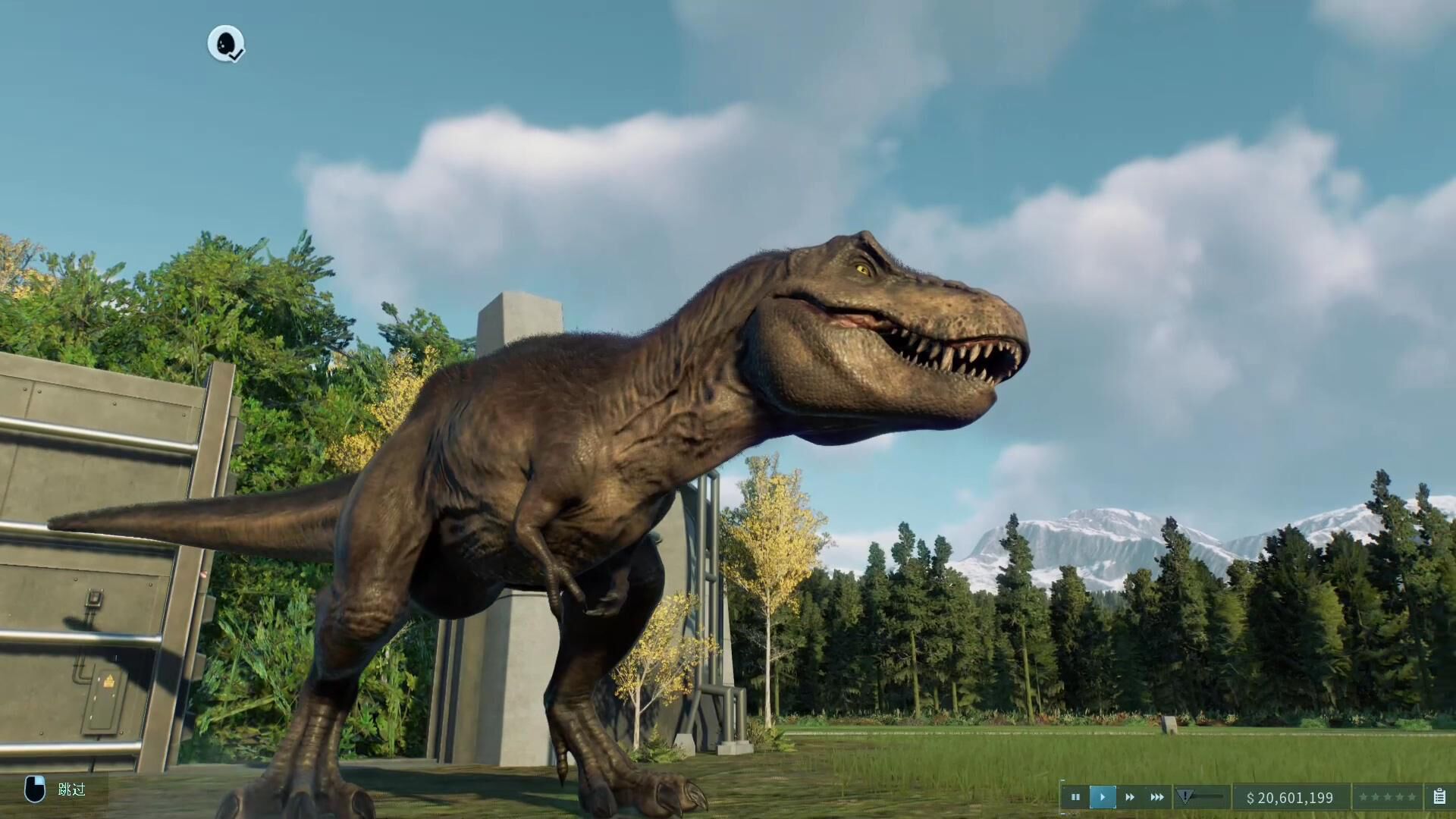Open the warning triangle alerts indicator

point(1185,796)
